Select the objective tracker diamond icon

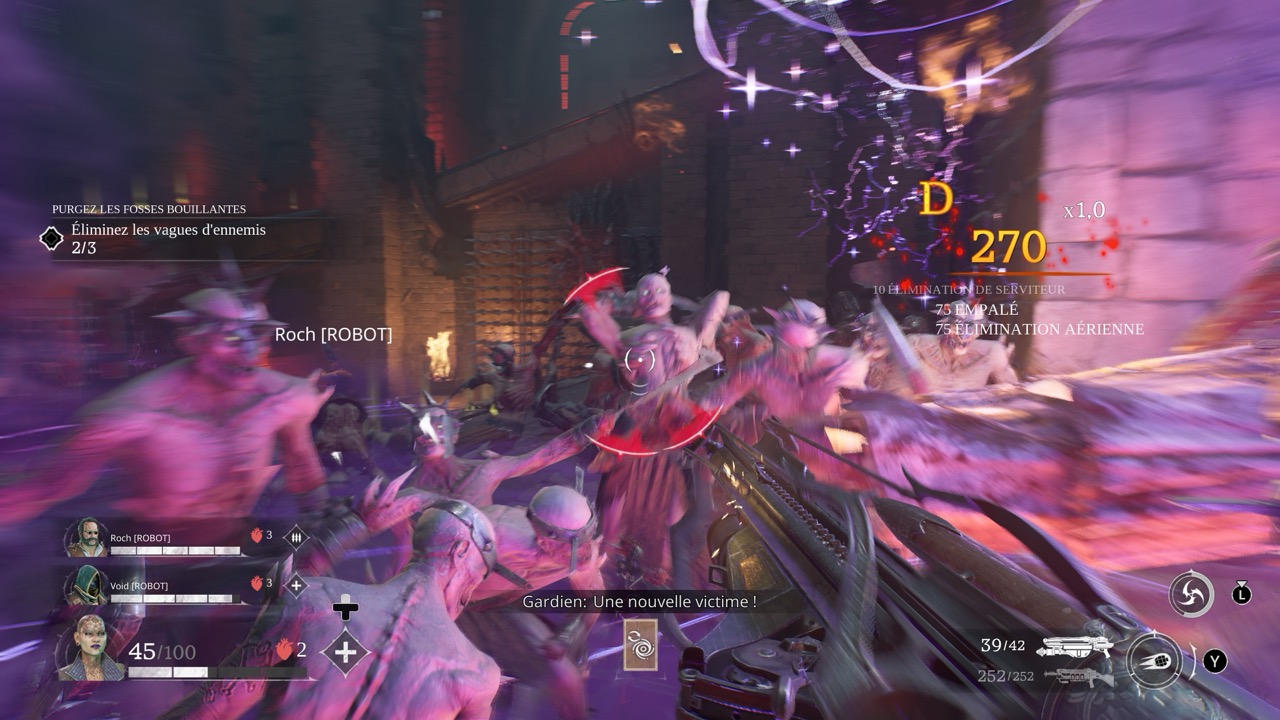coord(51,238)
